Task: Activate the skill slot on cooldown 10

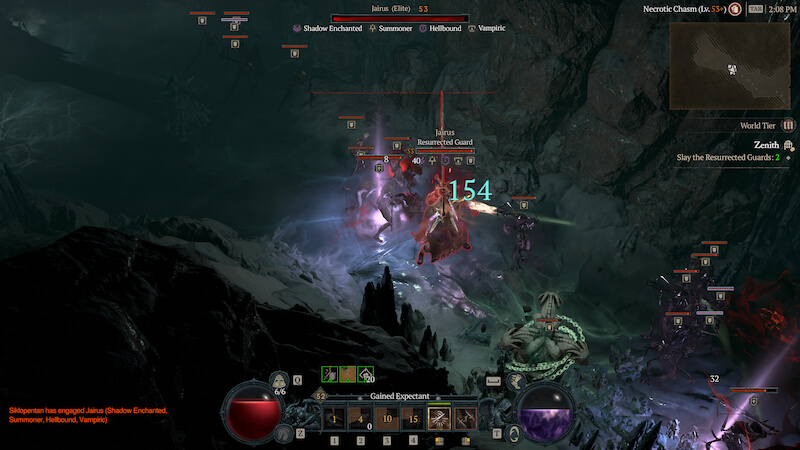Action: click(386, 418)
